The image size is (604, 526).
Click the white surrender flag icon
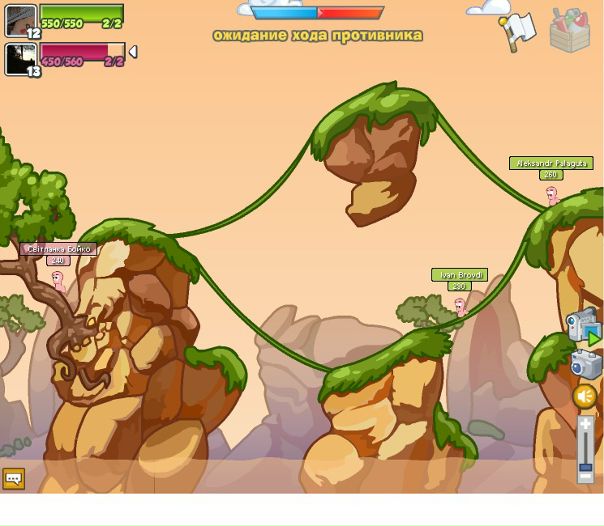pos(518,30)
